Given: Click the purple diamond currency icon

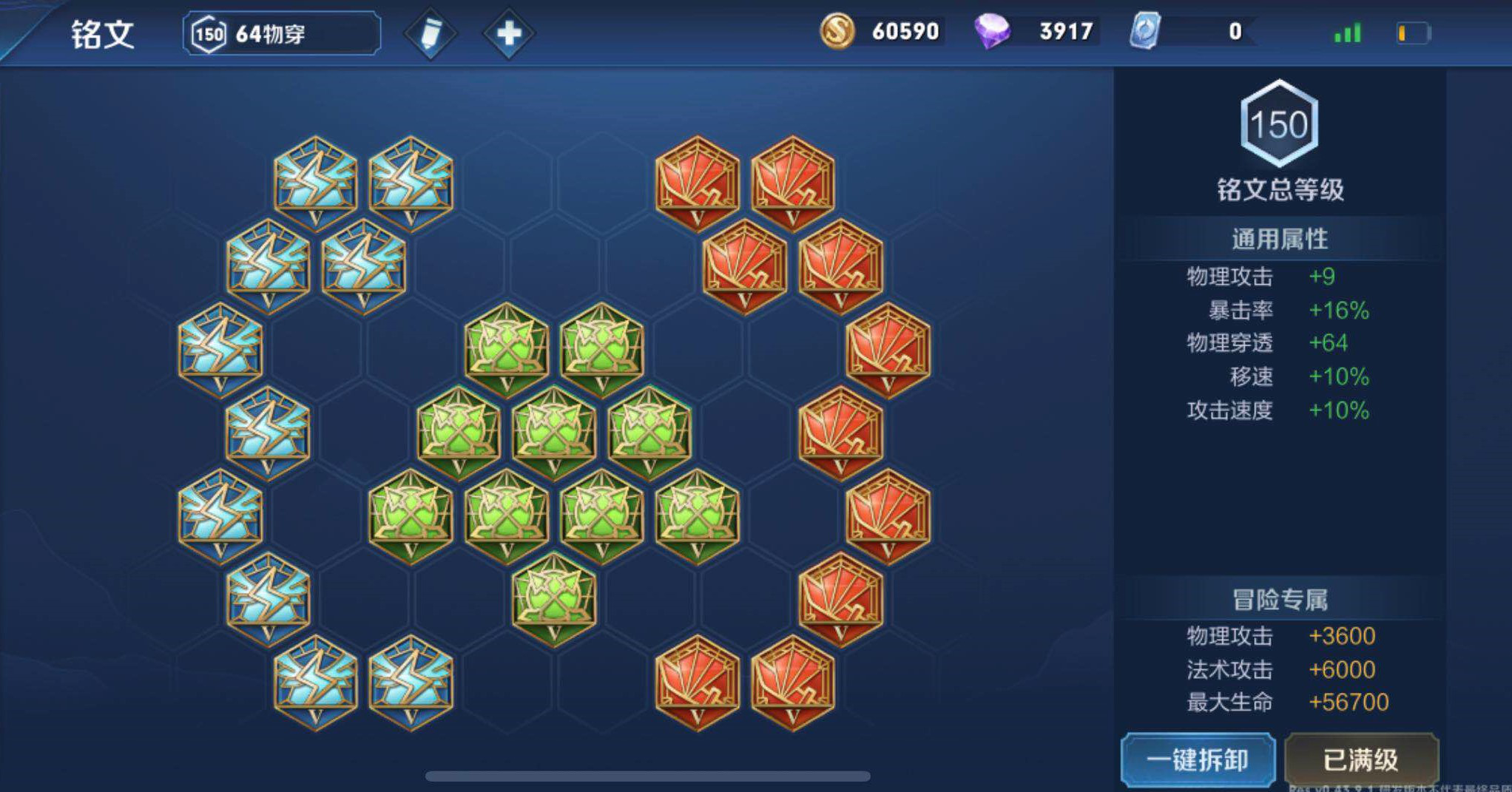Looking at the screenshot, I should coord(992,32).
